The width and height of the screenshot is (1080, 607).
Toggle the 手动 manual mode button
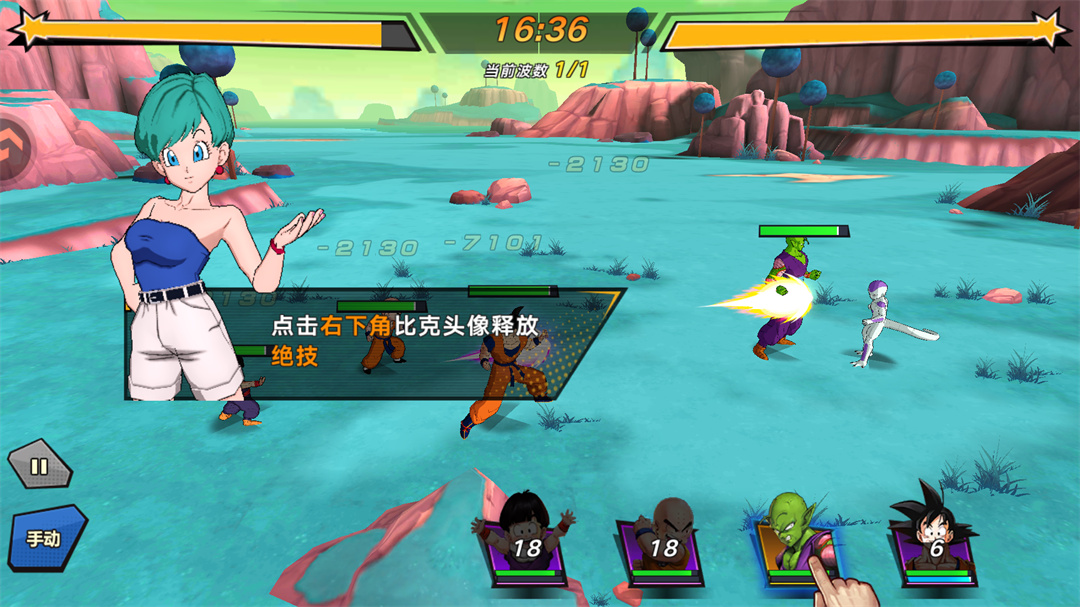click(46, 538)
